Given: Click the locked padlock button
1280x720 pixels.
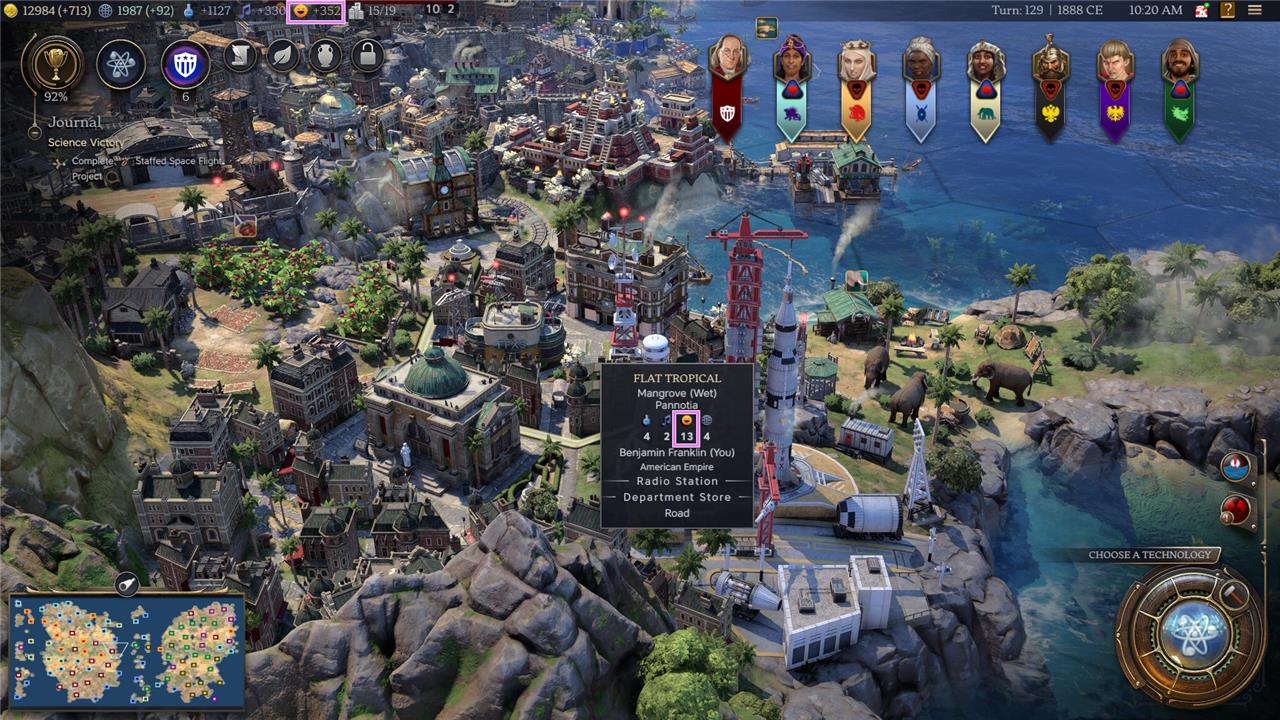Looking at the screenshot, I should coord(367,55).
